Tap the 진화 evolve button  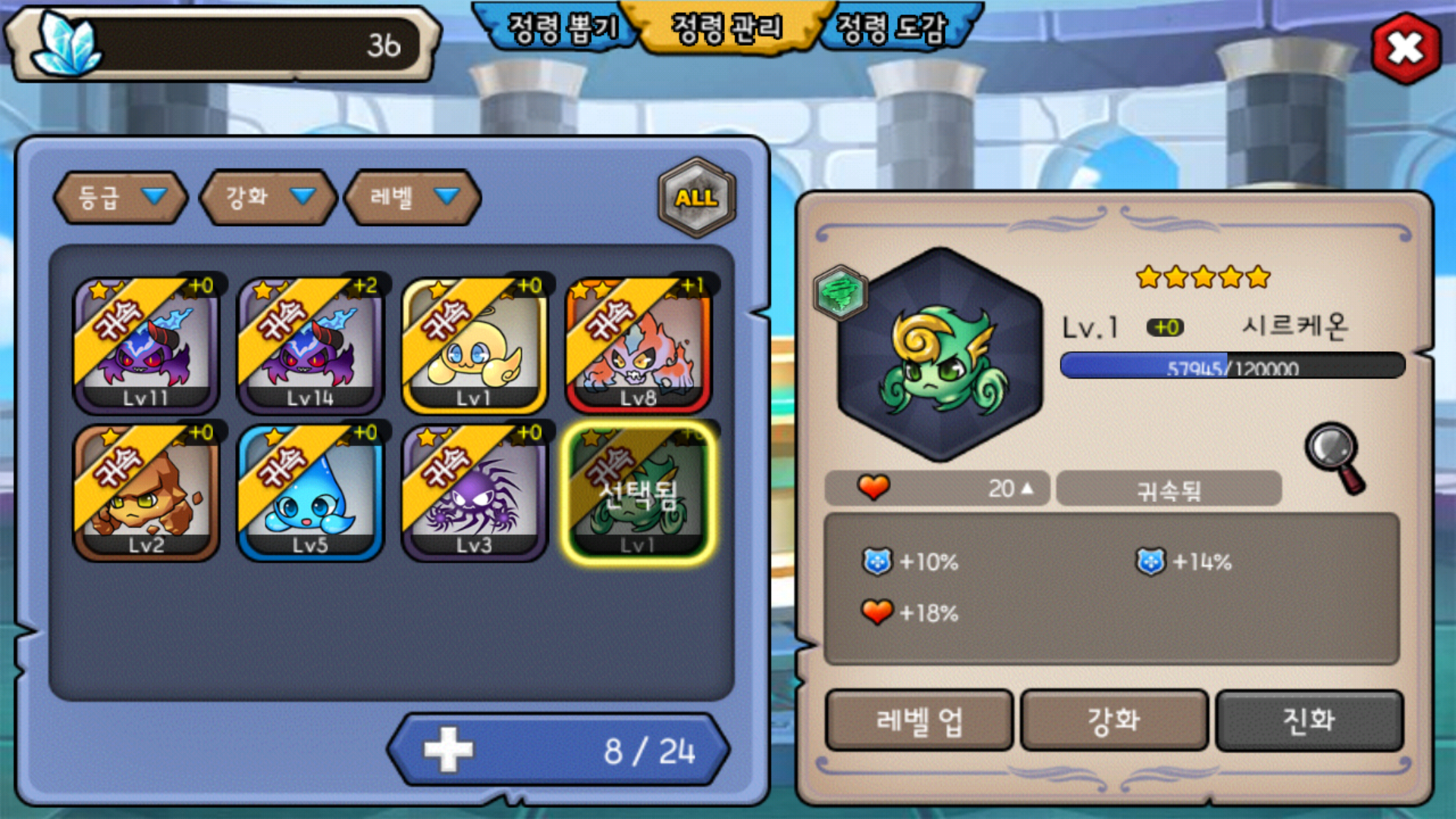pos(1308,720)
